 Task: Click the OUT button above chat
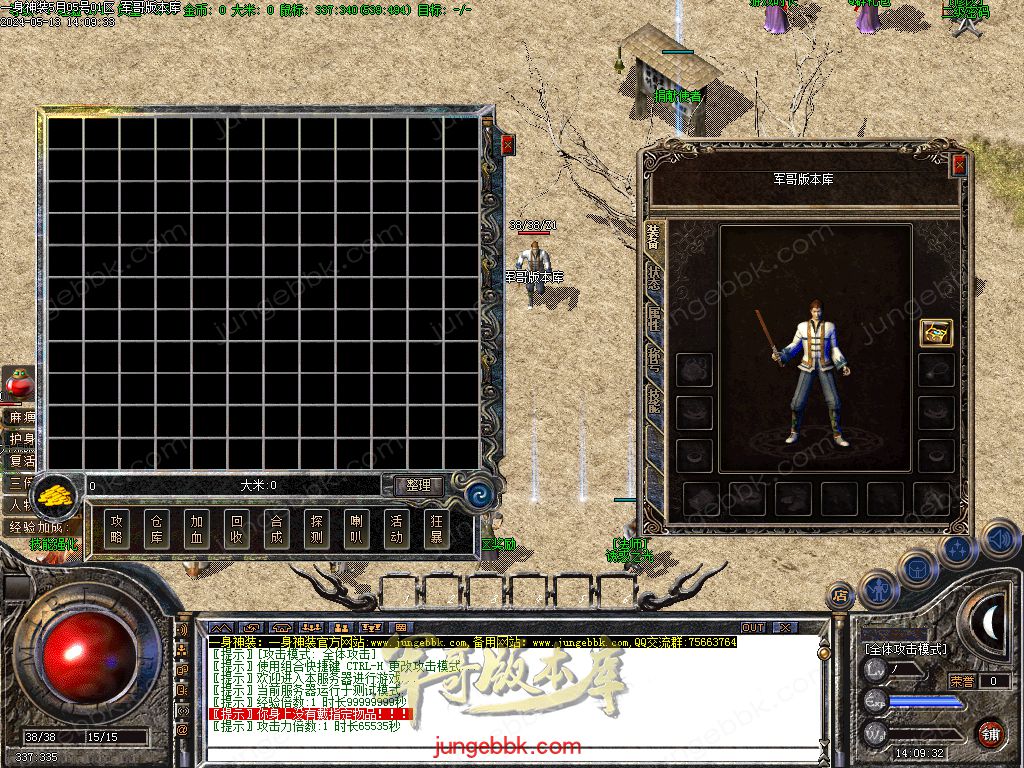[x=753, y=628]
